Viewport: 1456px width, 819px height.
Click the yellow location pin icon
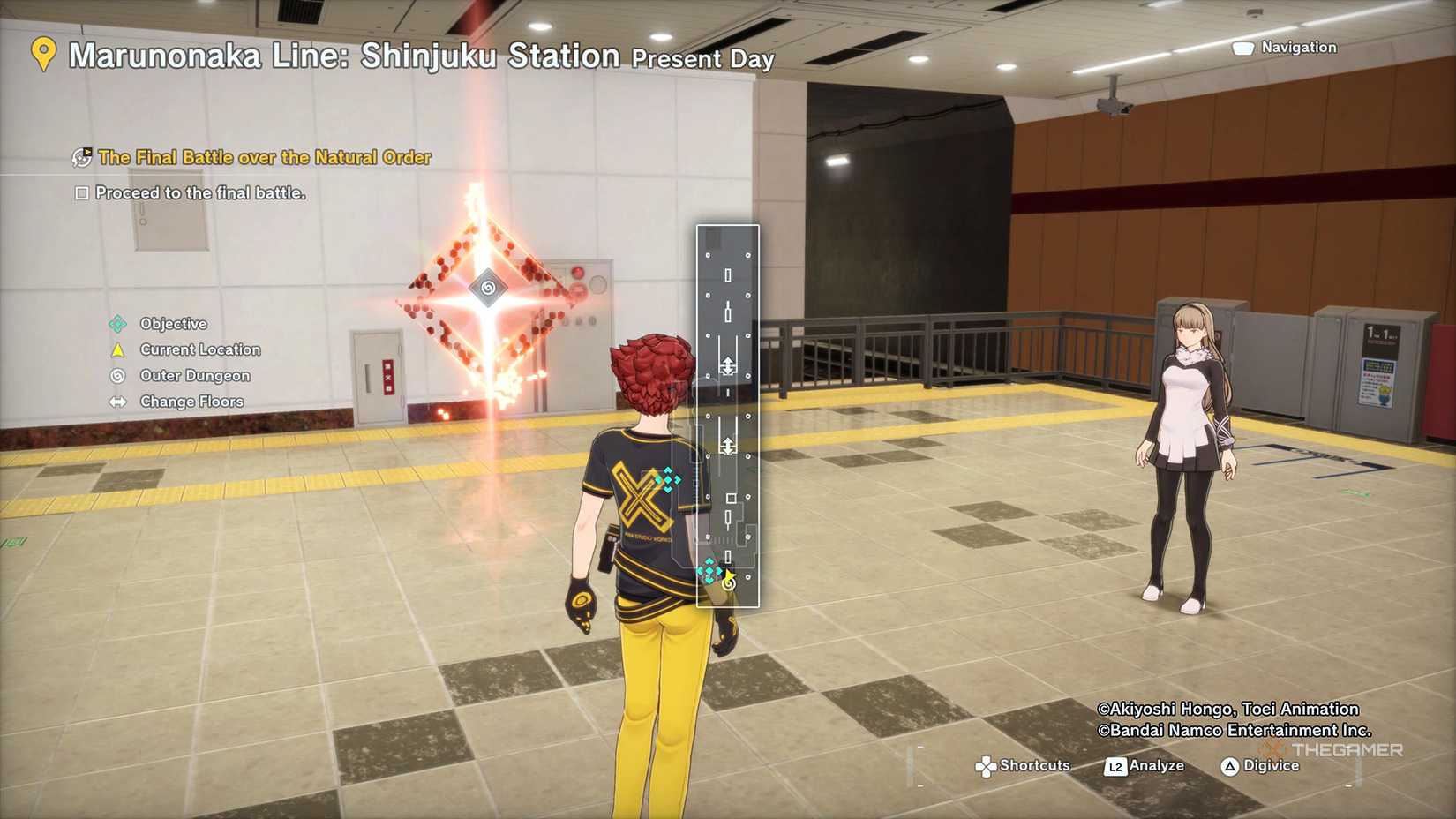tap(43, 54)
